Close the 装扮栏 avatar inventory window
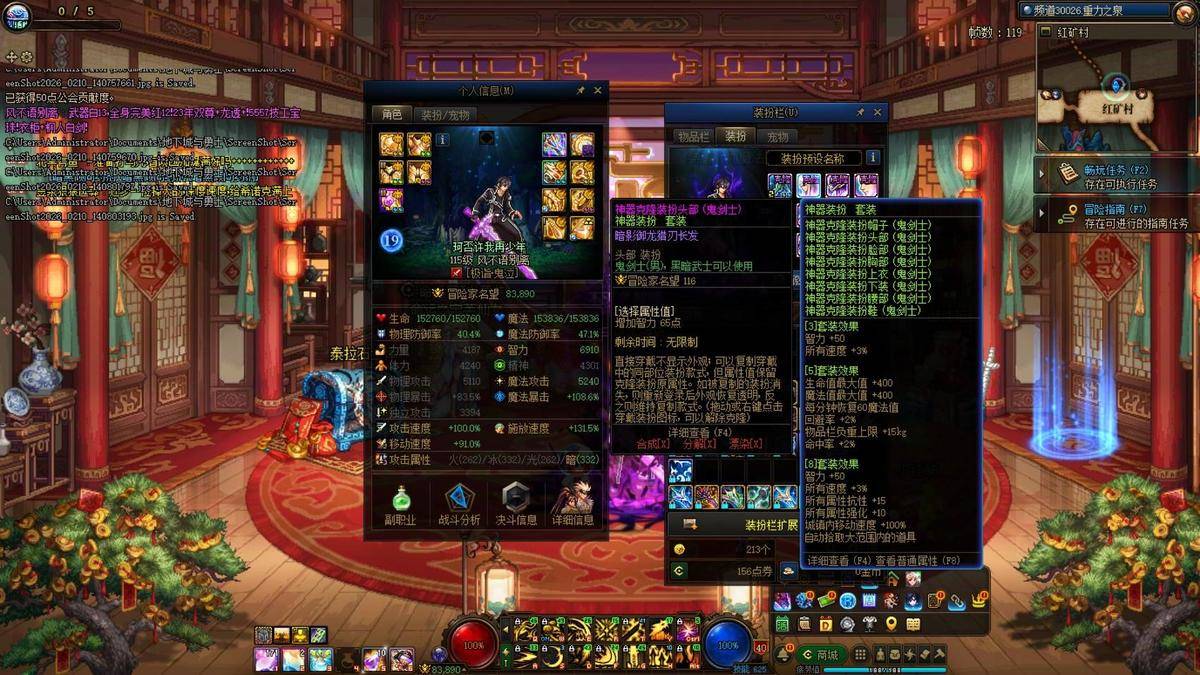This screenshot has height=675, width=1200. coord(878,113)
